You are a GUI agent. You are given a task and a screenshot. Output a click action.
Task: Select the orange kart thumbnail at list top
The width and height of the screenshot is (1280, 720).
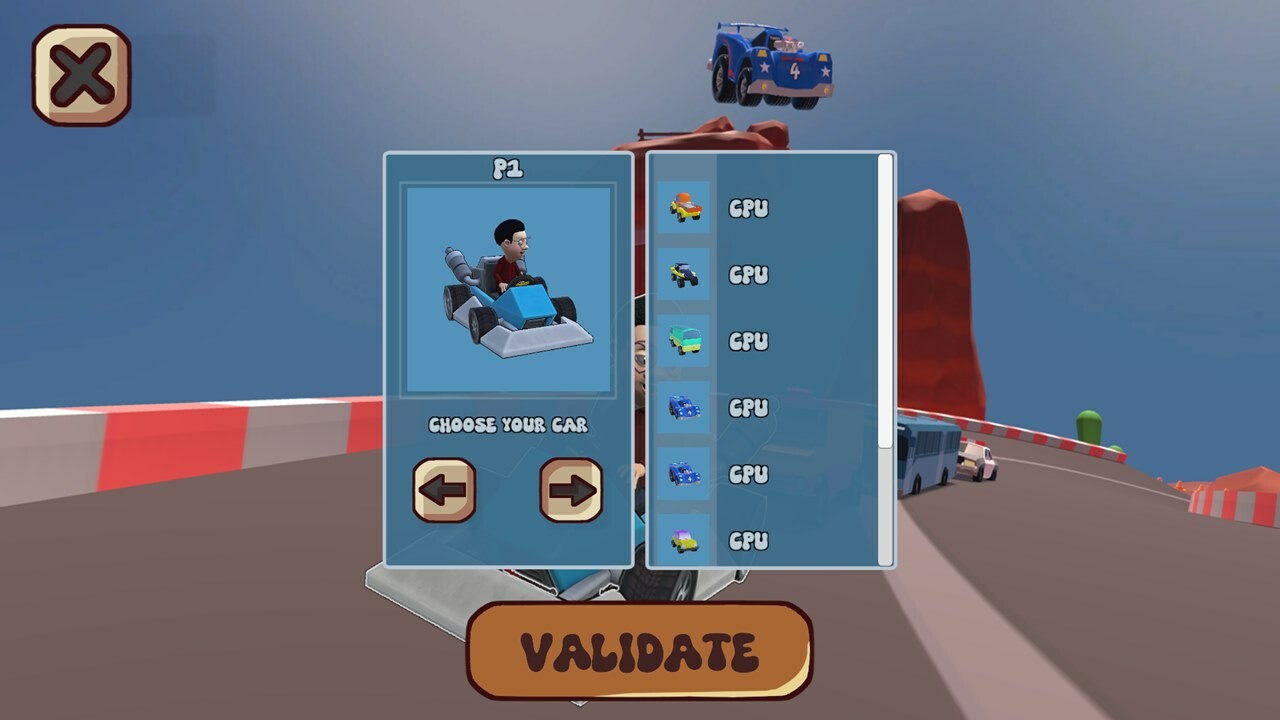pos(685,209)
